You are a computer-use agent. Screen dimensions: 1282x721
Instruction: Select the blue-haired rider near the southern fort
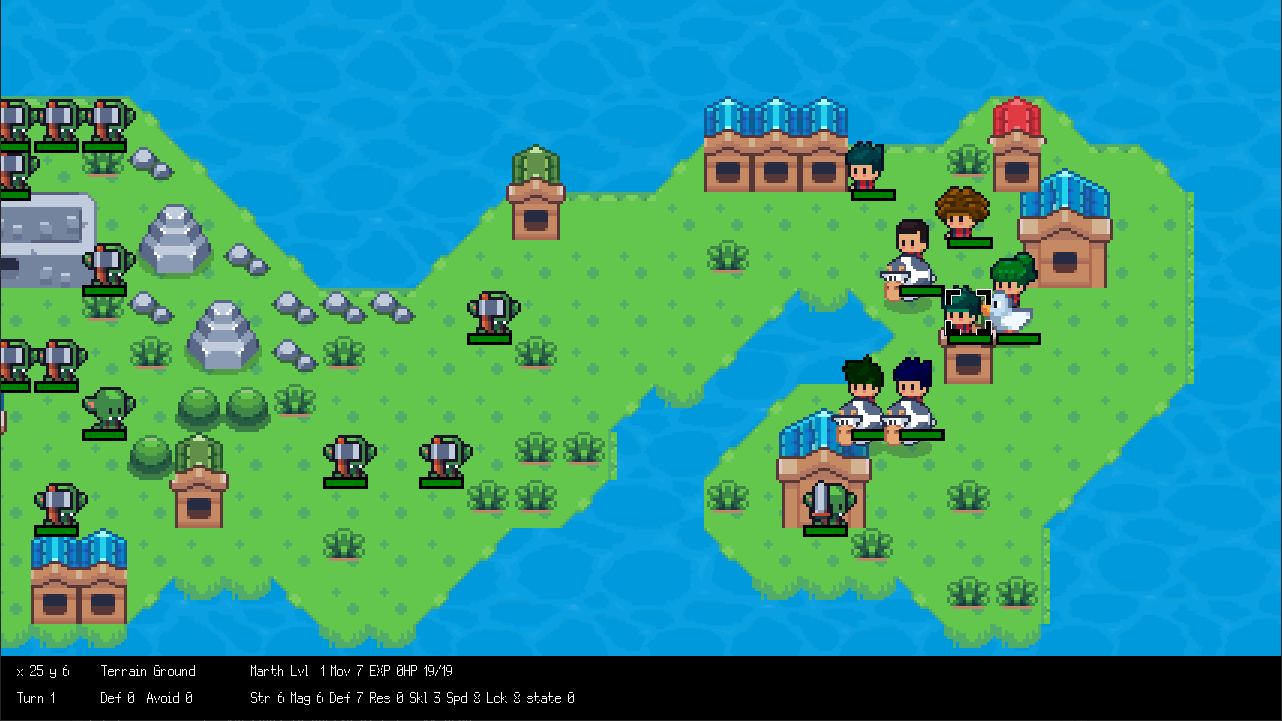(910, 395)
